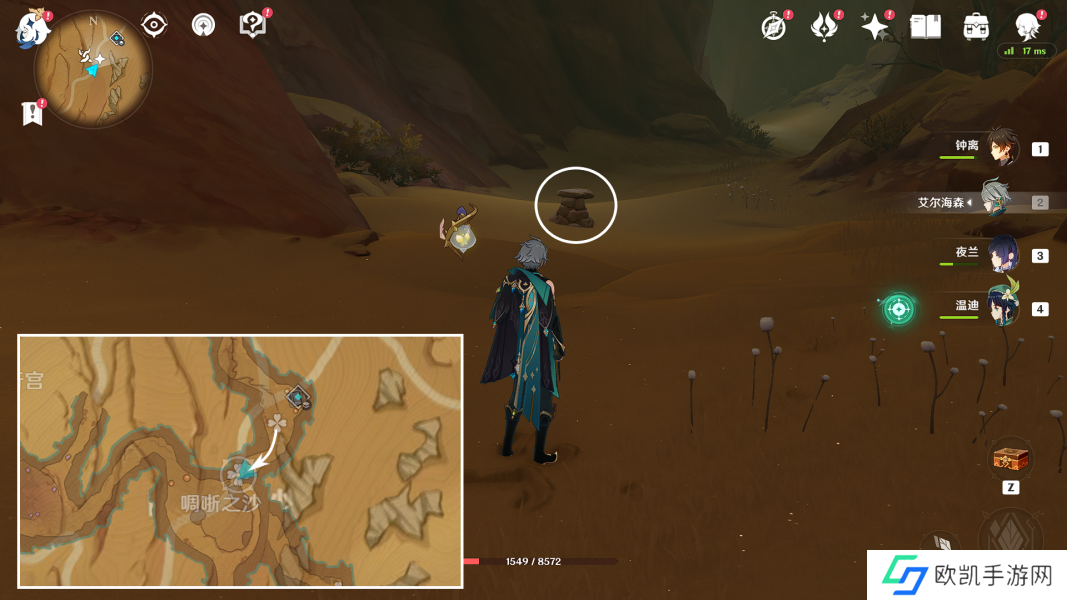Switch to party member 夜兰

(1002, 254)
